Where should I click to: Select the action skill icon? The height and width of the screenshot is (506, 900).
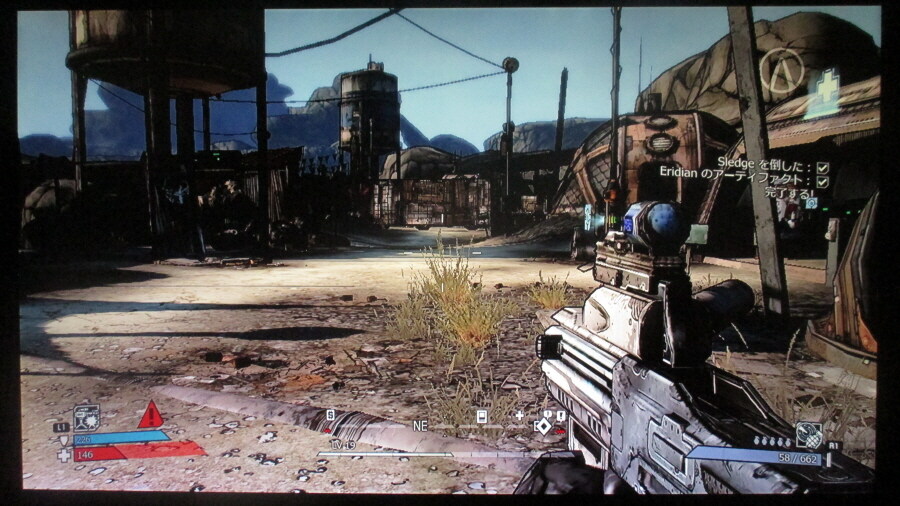click(86, 417)
